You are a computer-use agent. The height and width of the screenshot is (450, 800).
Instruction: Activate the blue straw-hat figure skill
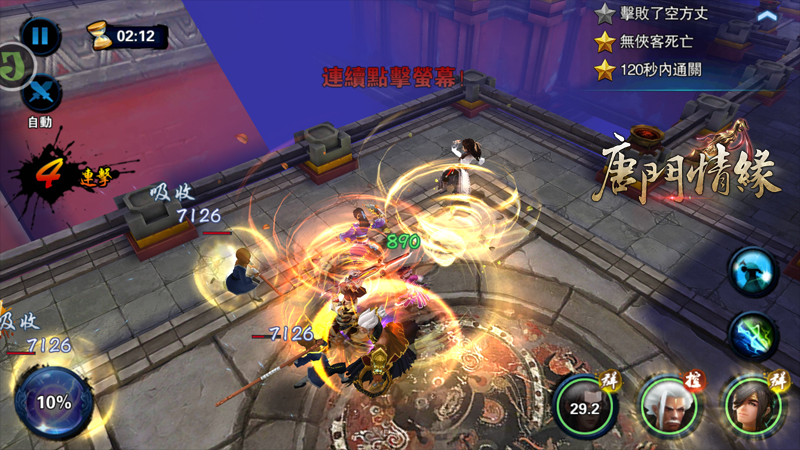752,272
